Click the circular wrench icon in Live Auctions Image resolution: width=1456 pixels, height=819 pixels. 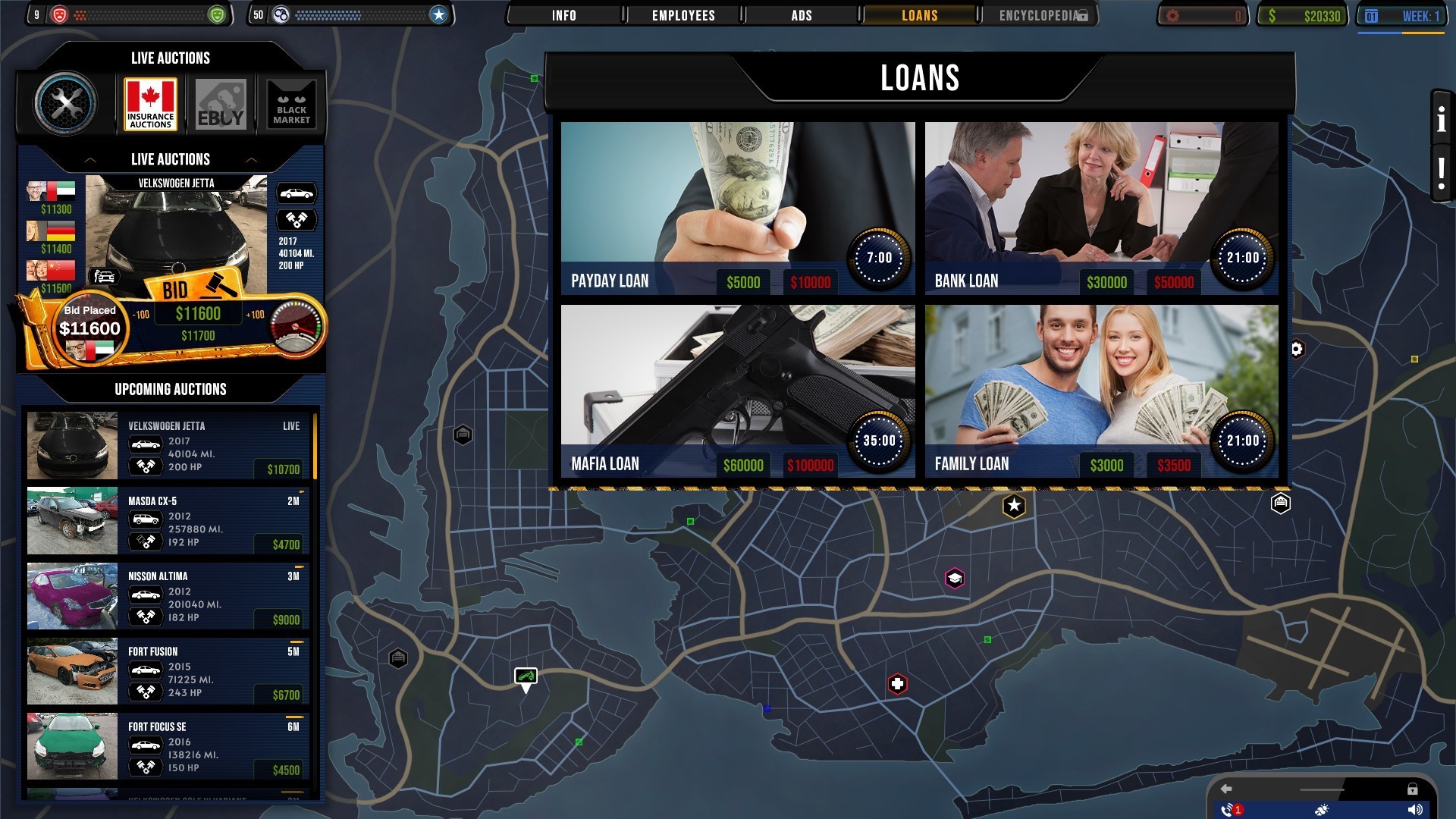64,104
